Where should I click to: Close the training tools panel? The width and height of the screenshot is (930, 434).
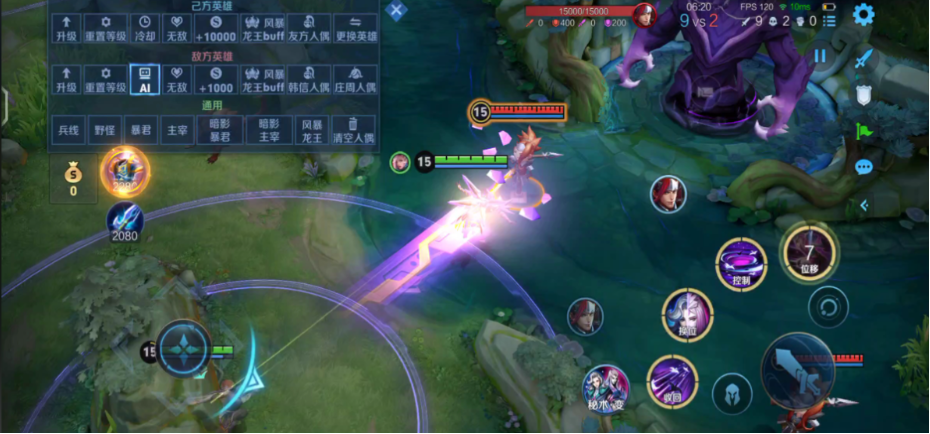tap(397, 11)
